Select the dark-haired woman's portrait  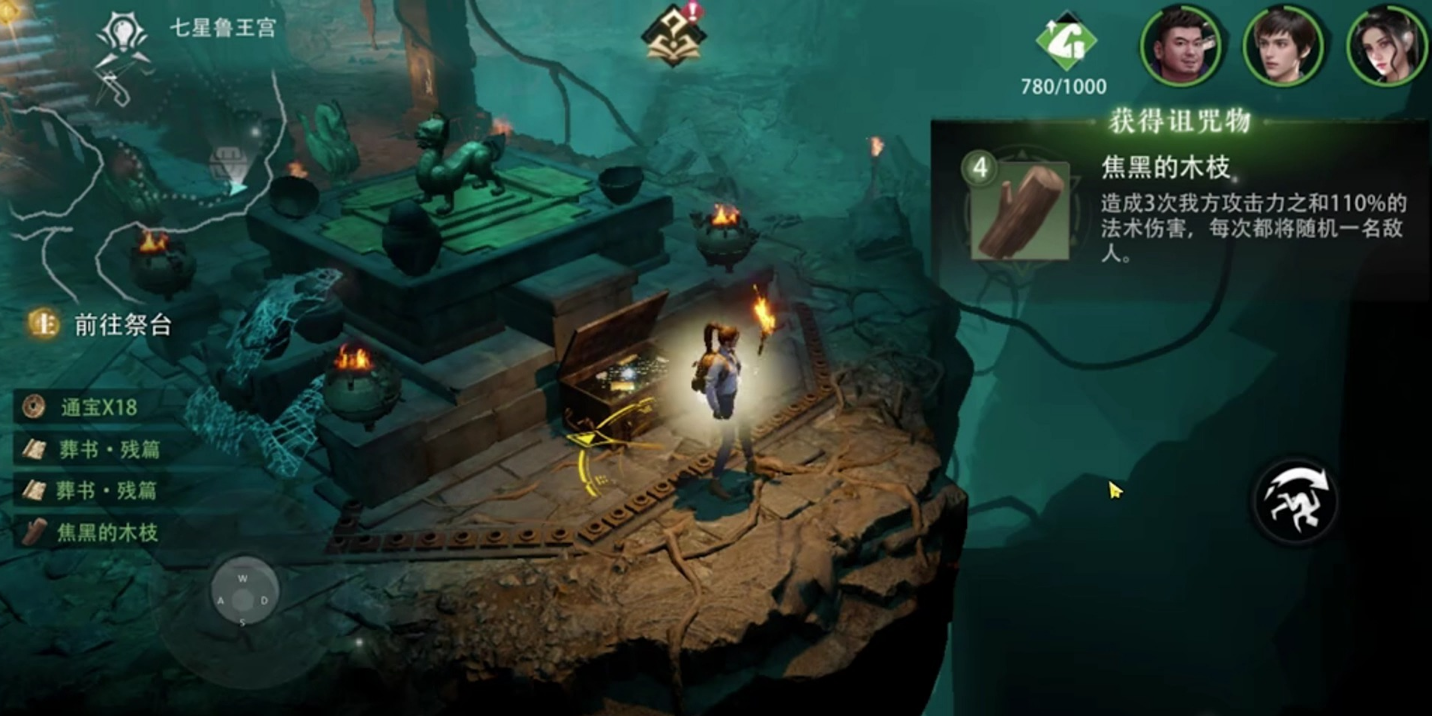pyautogui.click(x=1386, y=46)
